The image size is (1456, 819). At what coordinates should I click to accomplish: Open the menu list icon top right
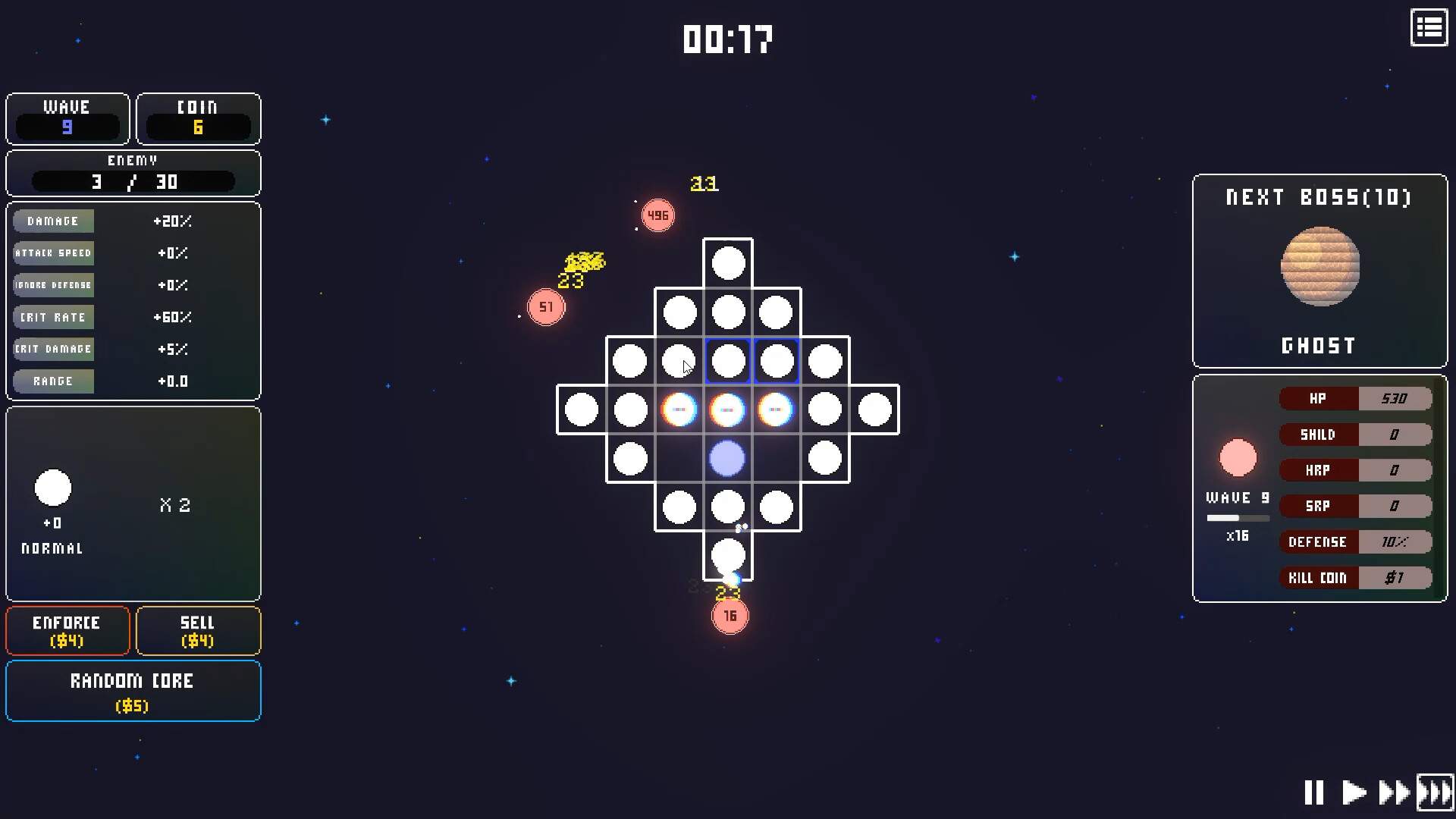[1429, 28]
